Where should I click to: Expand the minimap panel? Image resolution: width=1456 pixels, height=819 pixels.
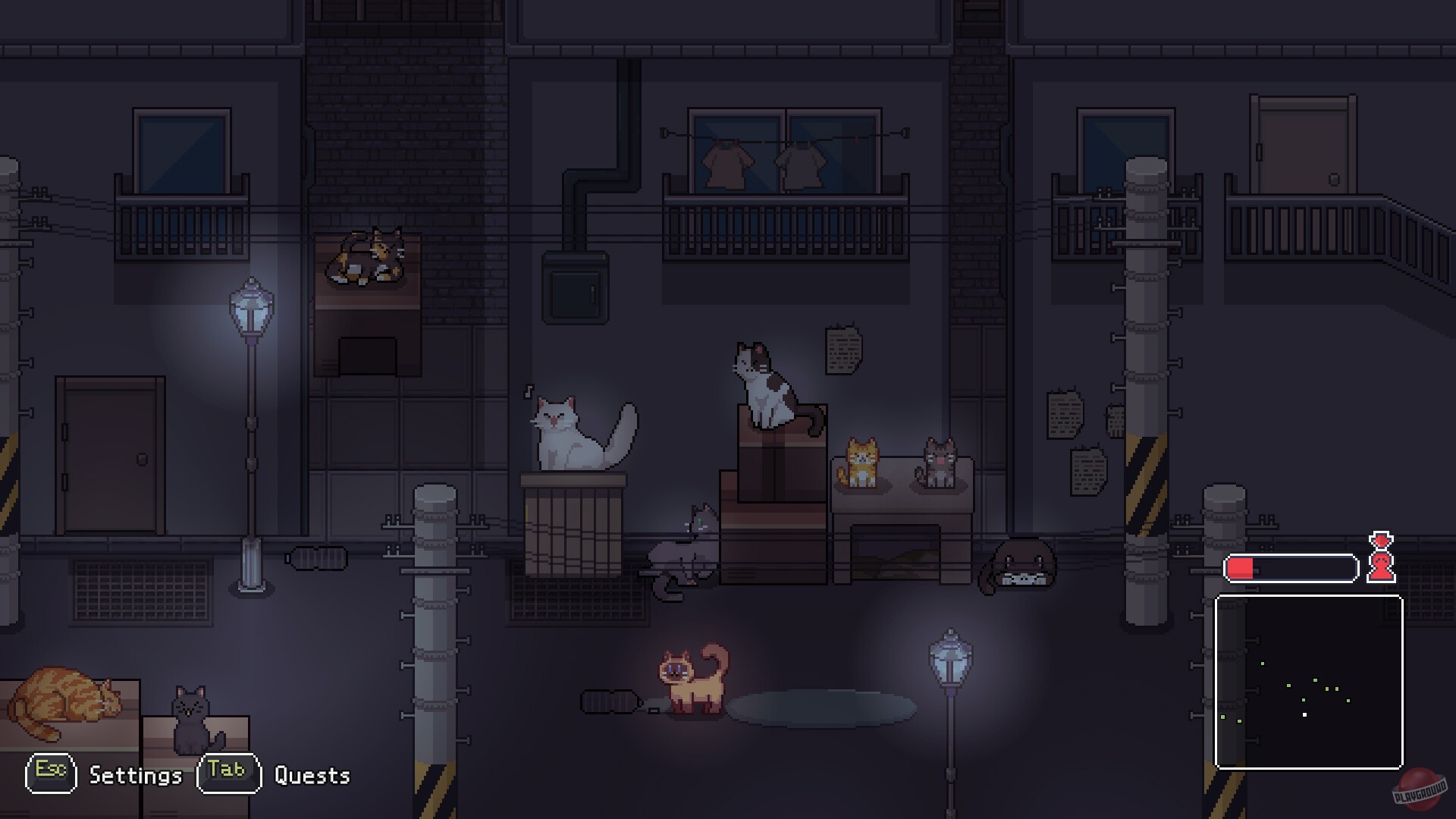[x=1308, y=682]
